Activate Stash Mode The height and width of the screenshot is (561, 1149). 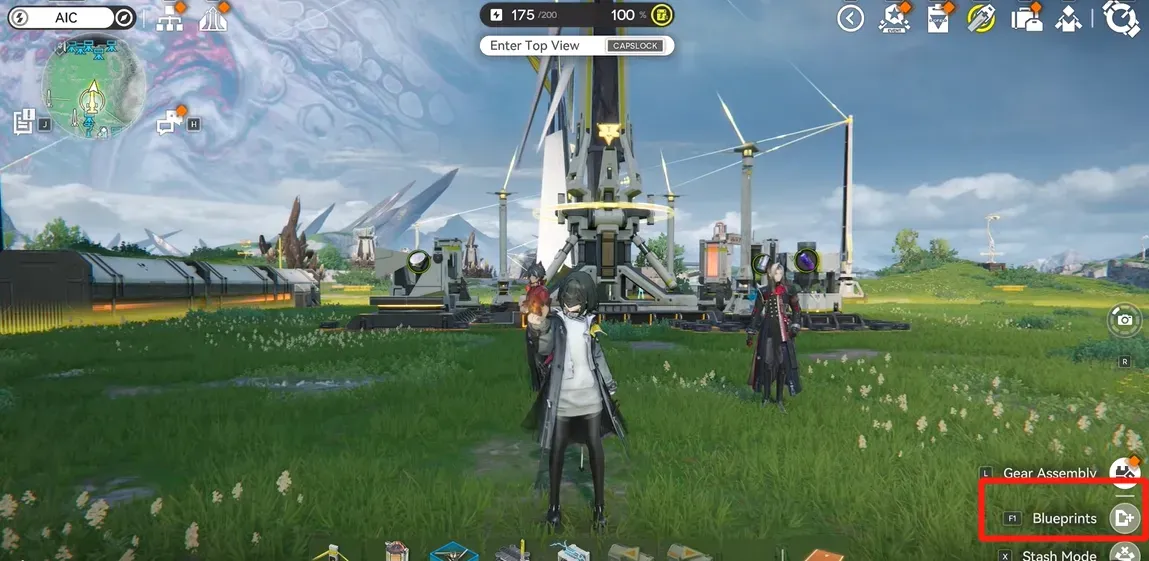(1126, 554)
